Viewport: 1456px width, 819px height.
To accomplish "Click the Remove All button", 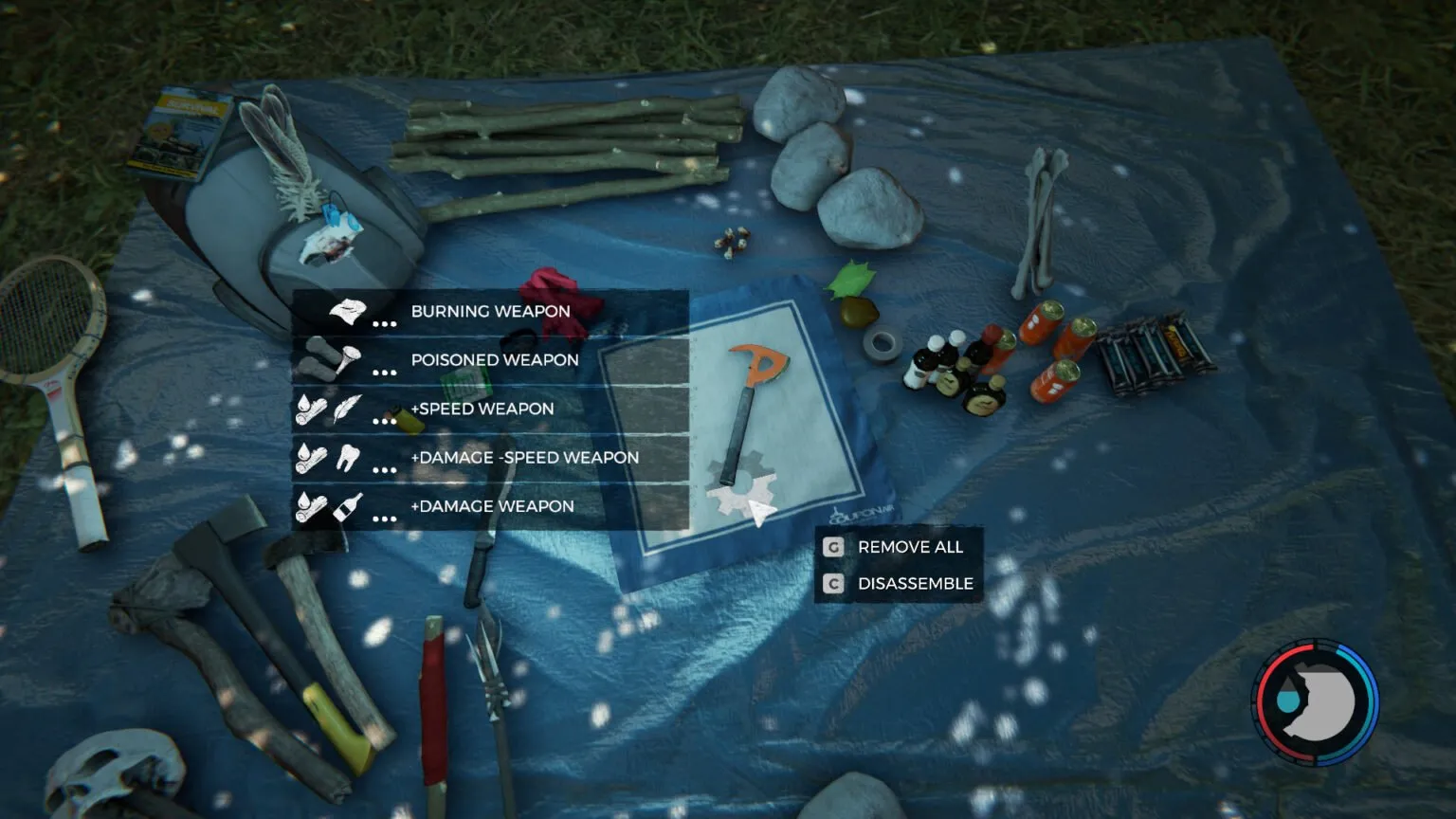I will pyautogui.click(x=909, y=546).
